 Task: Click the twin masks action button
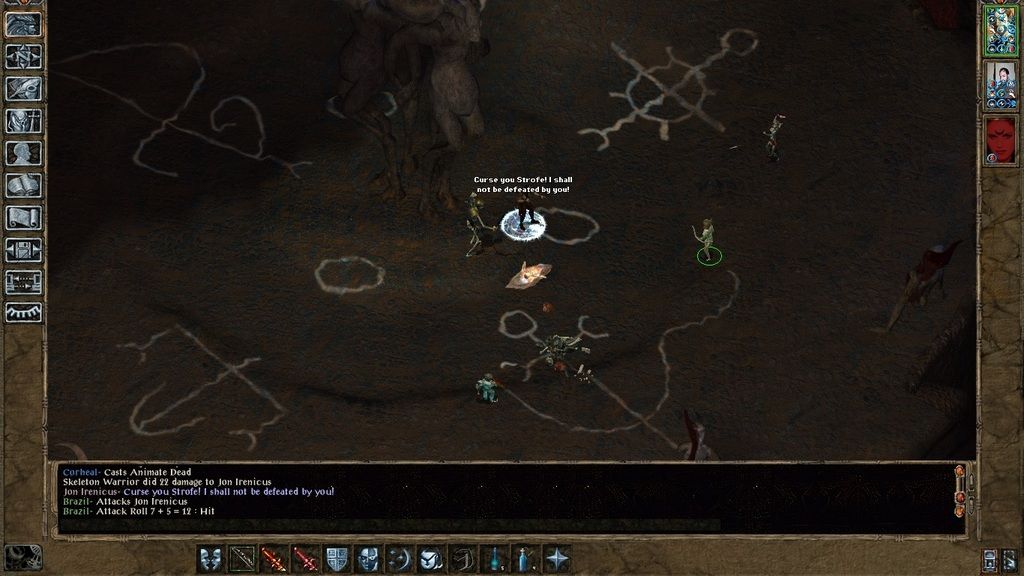tap(211, 558)
